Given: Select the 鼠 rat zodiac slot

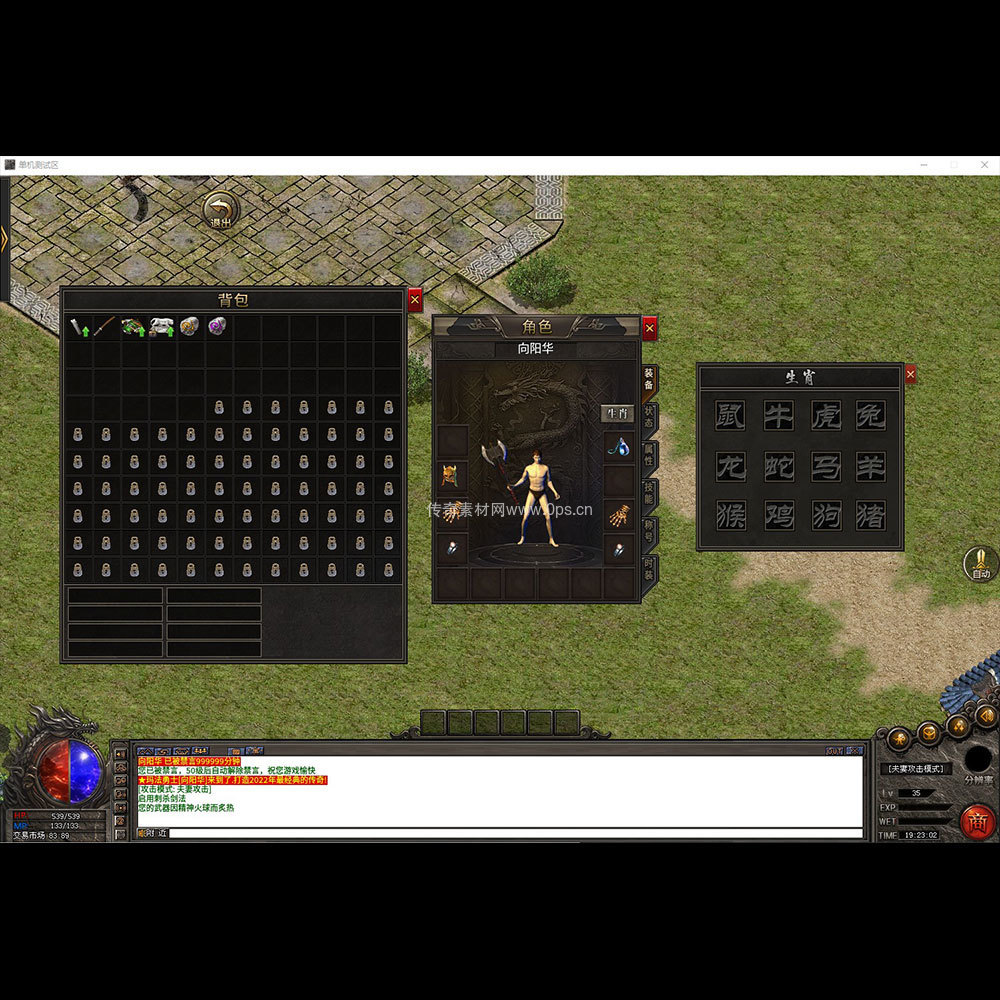Looking at the screenshot, I should 730,416.
